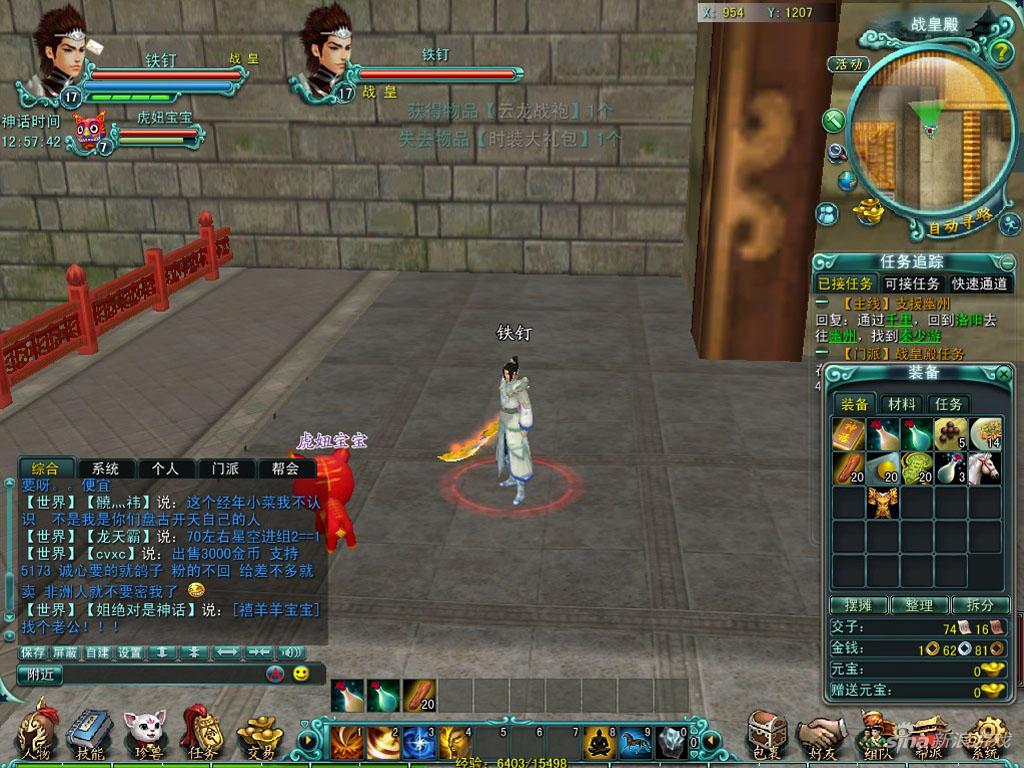Open the 任务 quest menu
This screenshot has width=1024, height=768.
201,735
